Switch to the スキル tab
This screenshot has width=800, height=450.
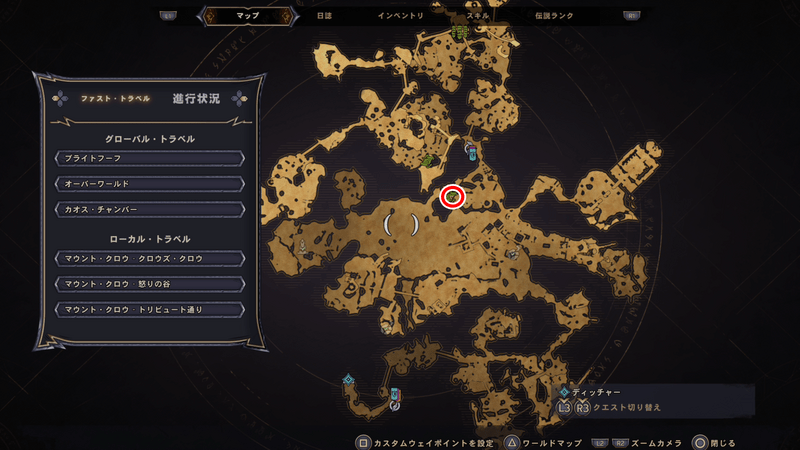coord(477,16)
